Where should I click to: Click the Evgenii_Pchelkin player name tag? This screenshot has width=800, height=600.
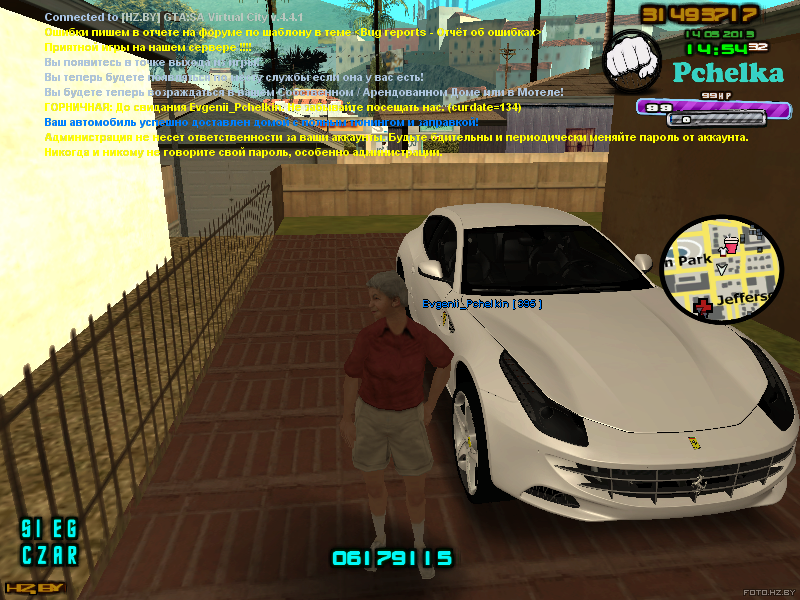482,303
